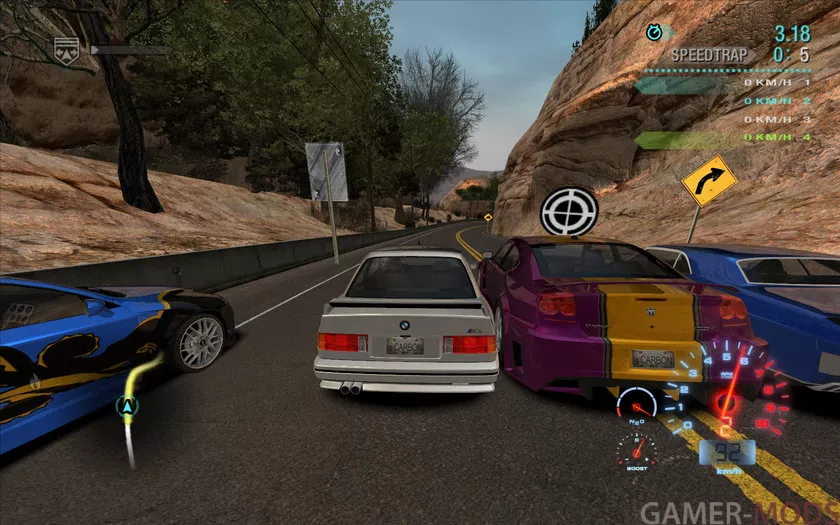
Task: Select the police heat badge icon
Action: [66, 46]
